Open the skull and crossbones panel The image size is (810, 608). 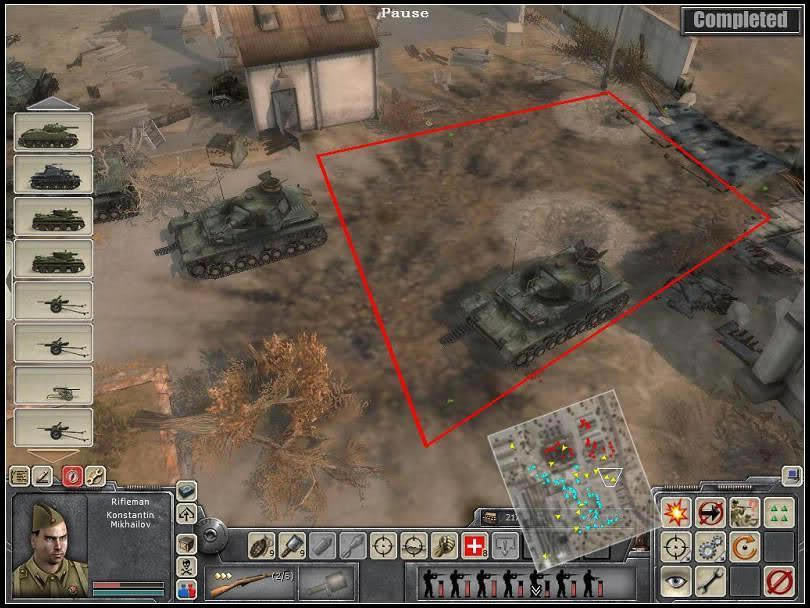point(187,566)
